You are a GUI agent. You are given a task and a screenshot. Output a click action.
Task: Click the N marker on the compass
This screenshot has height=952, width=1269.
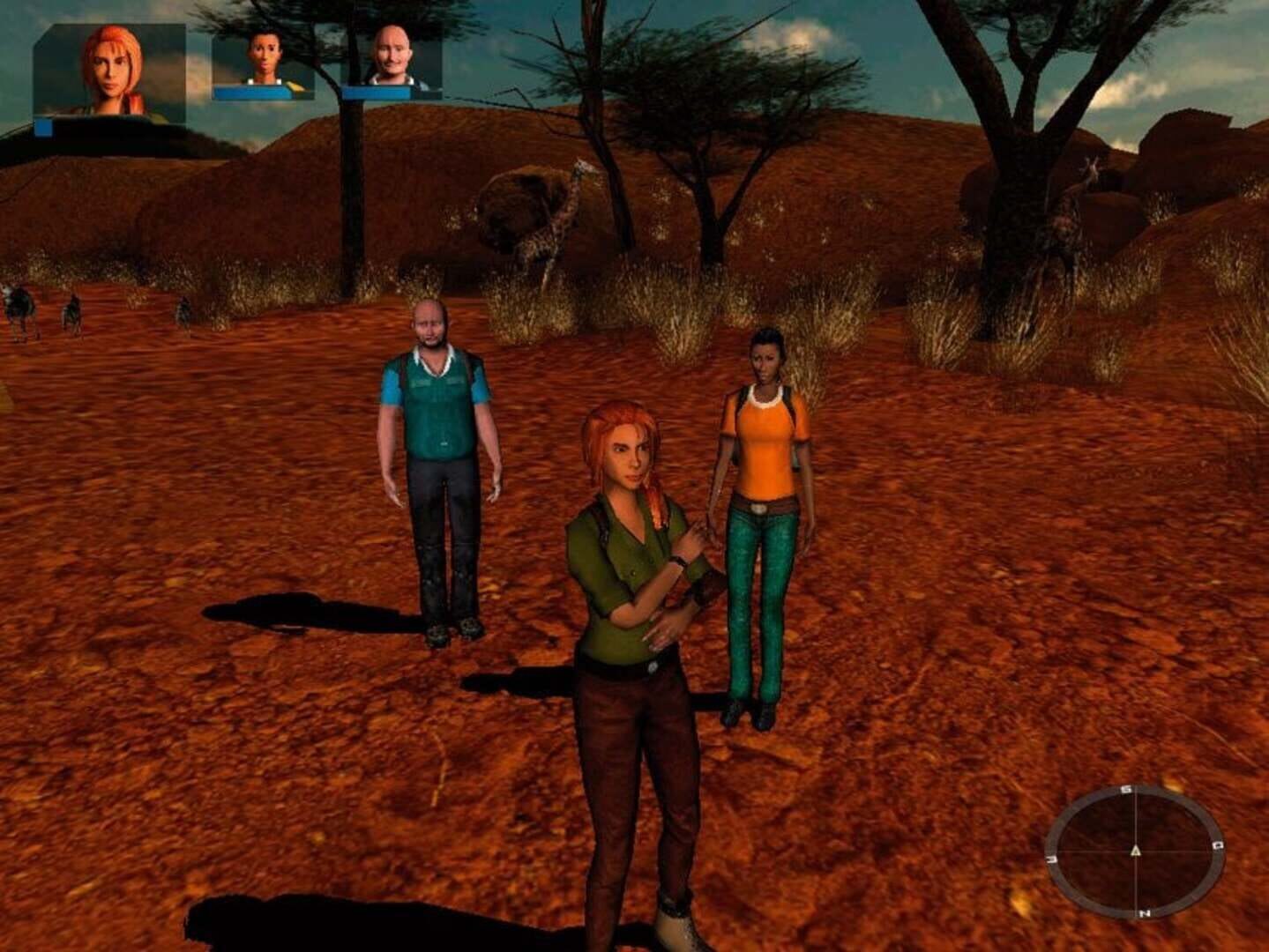(1145, 912)
